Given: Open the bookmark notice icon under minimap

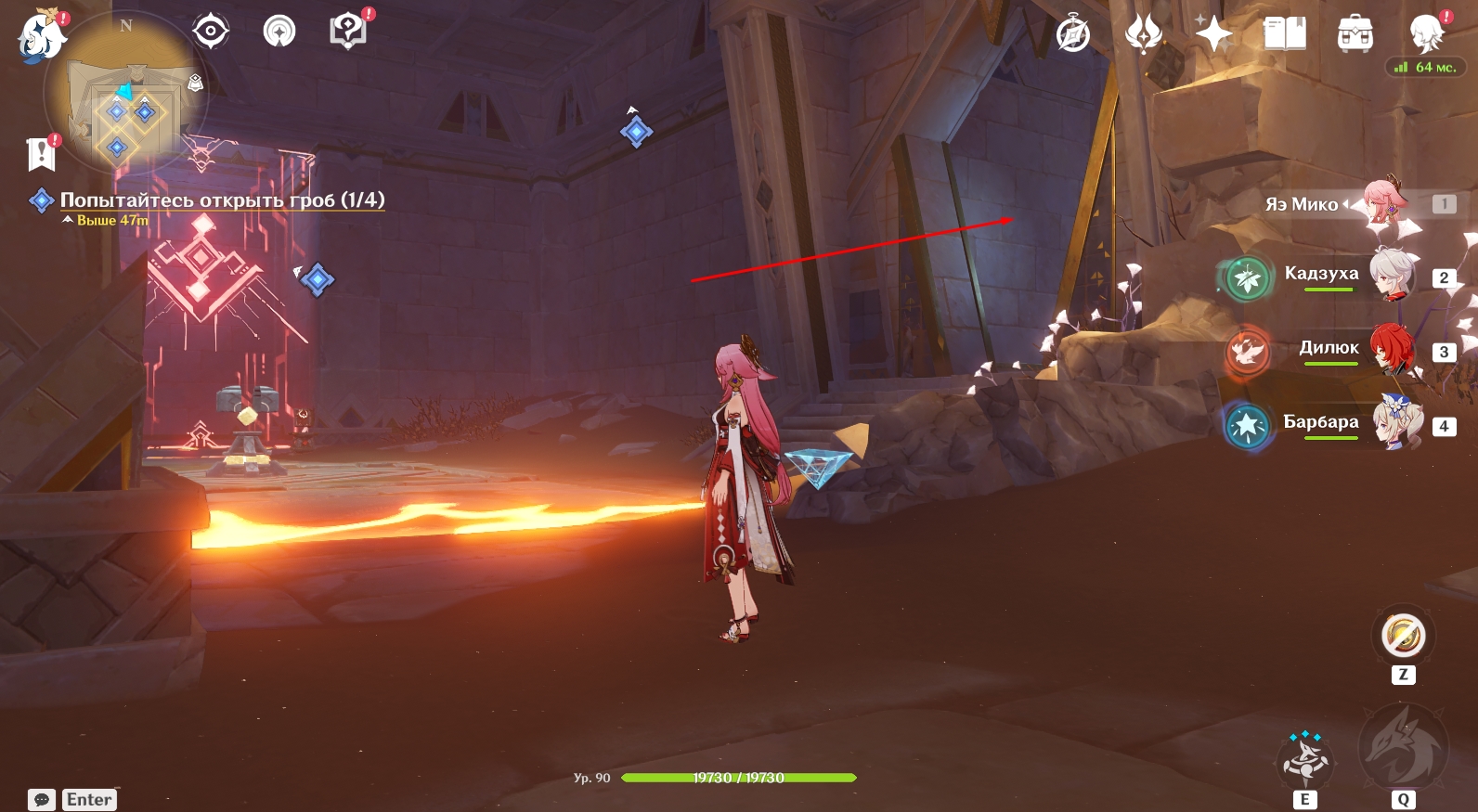Looking at the screenshot, I should coord(42,154).
